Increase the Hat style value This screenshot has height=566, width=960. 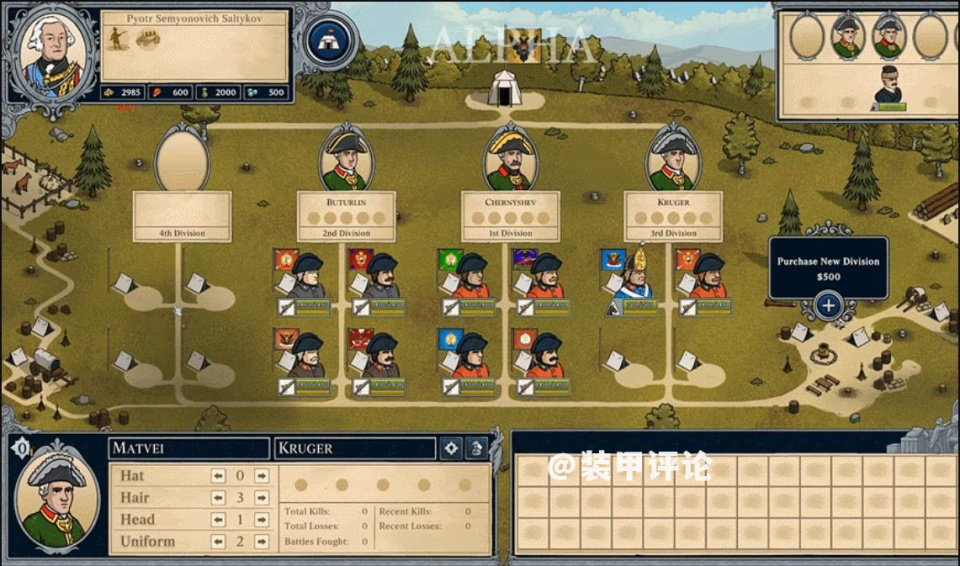tap(262, 476)
